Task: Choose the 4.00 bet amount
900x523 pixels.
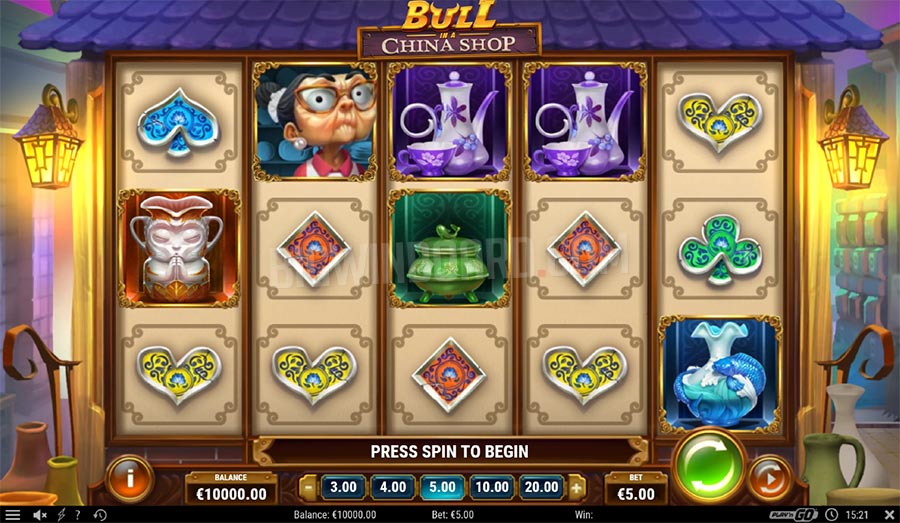Action: pos(393,487)
